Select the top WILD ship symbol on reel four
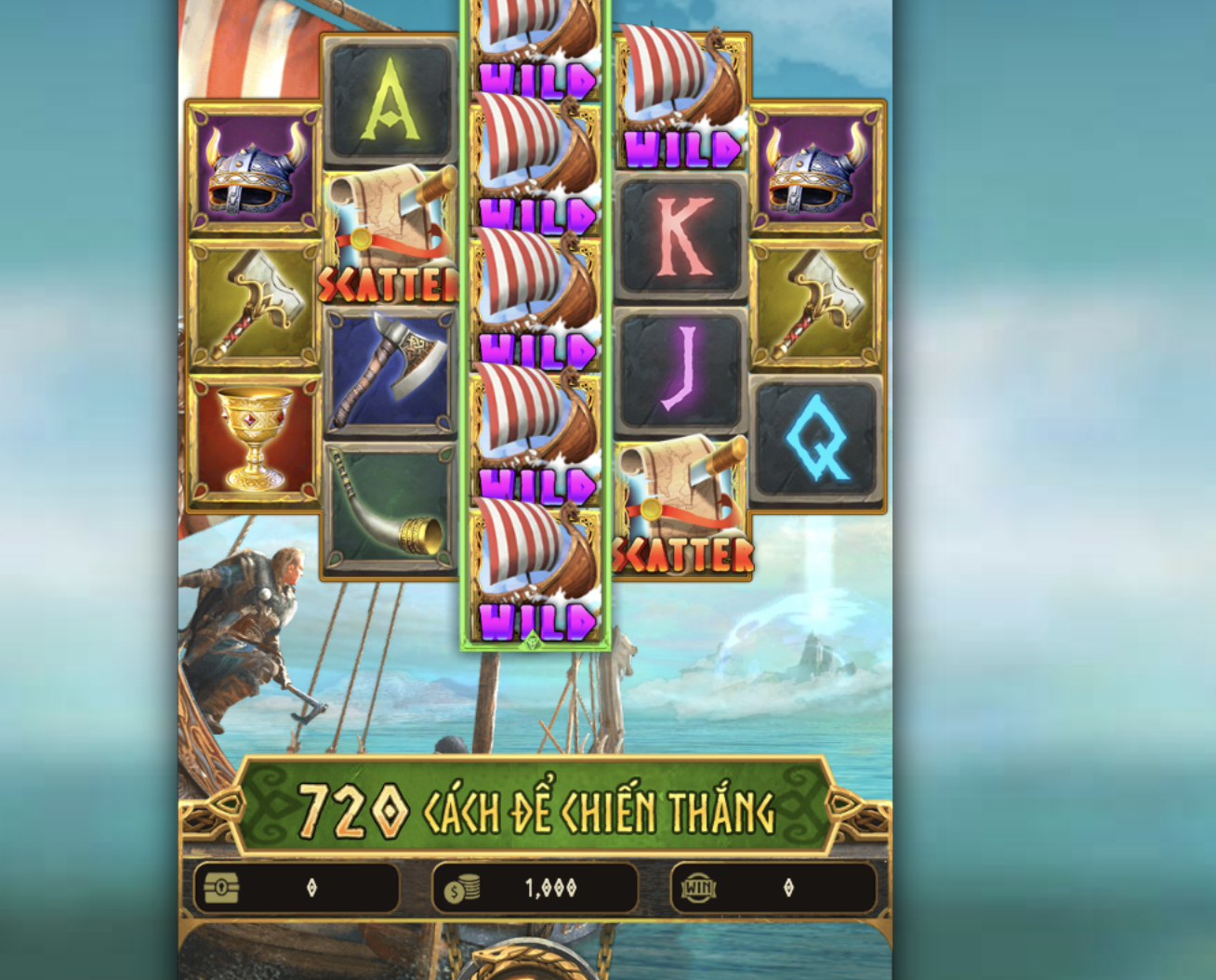Screen dimensions: 1216x980 tap(681, 98)
